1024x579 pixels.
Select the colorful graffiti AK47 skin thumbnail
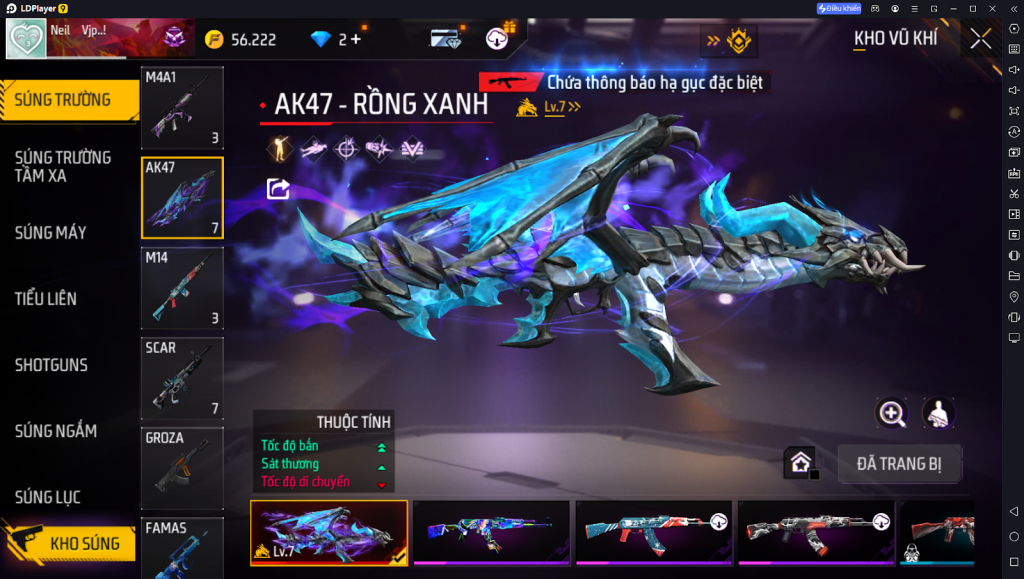491,532
